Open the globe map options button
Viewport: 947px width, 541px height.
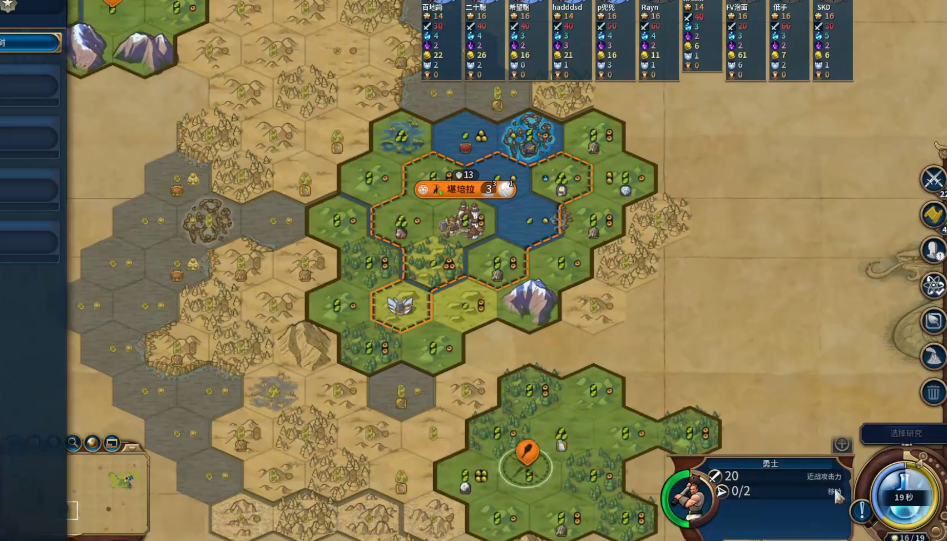92,442
